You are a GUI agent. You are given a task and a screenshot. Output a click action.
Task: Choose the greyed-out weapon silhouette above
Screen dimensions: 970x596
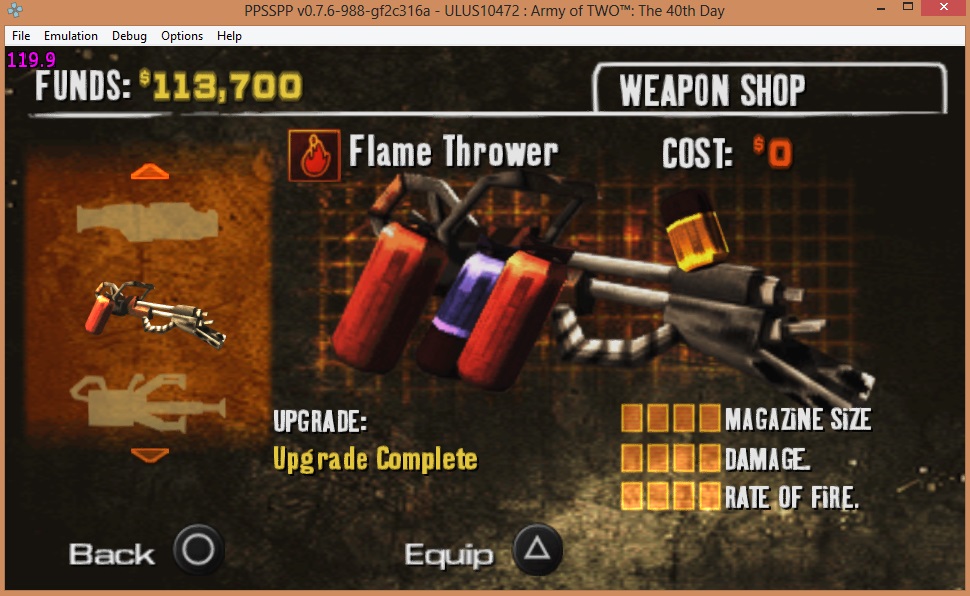pyautogui.click(x=147, y=218)
